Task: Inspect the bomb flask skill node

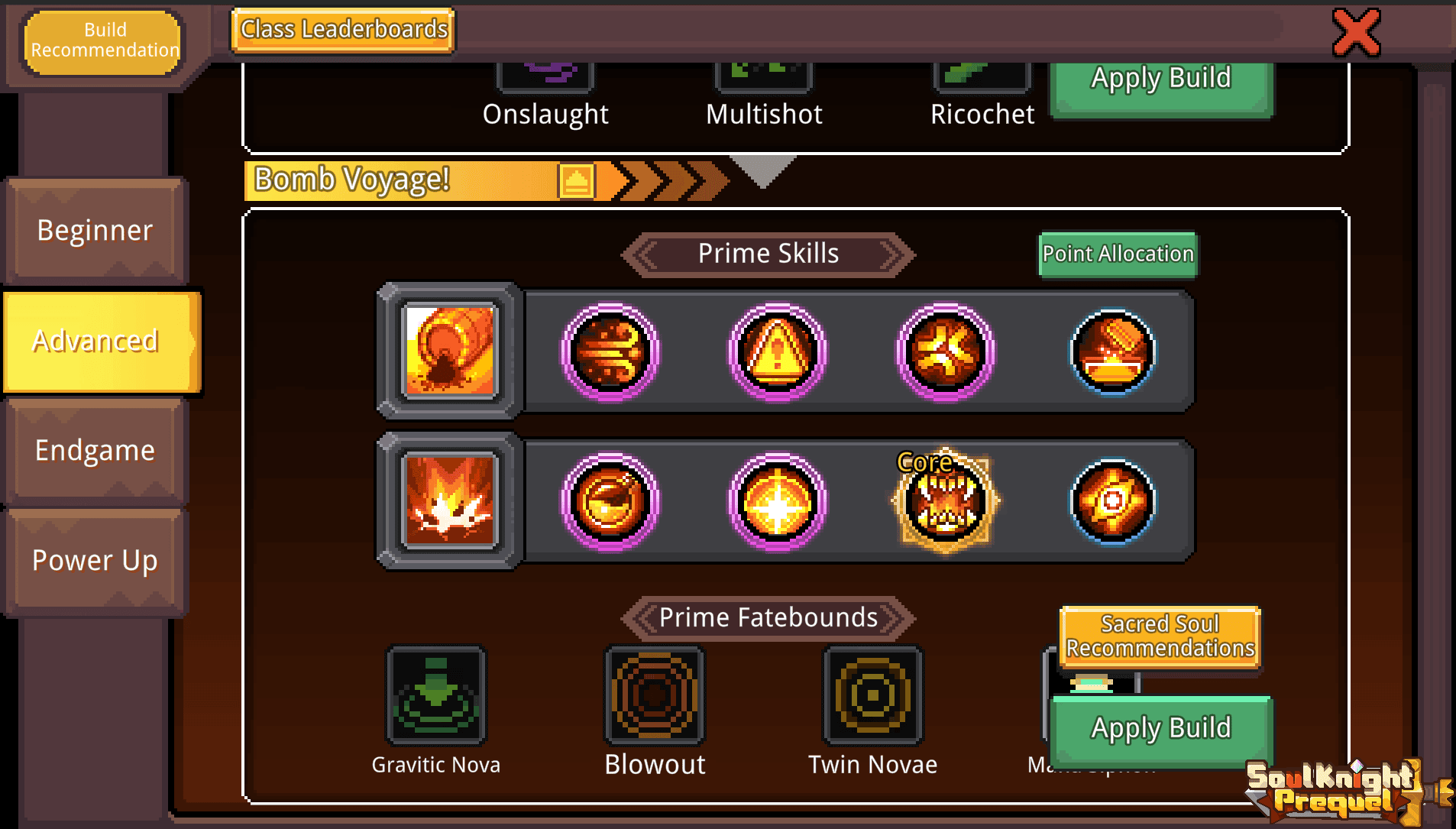Action: click(x=610, y=502)
